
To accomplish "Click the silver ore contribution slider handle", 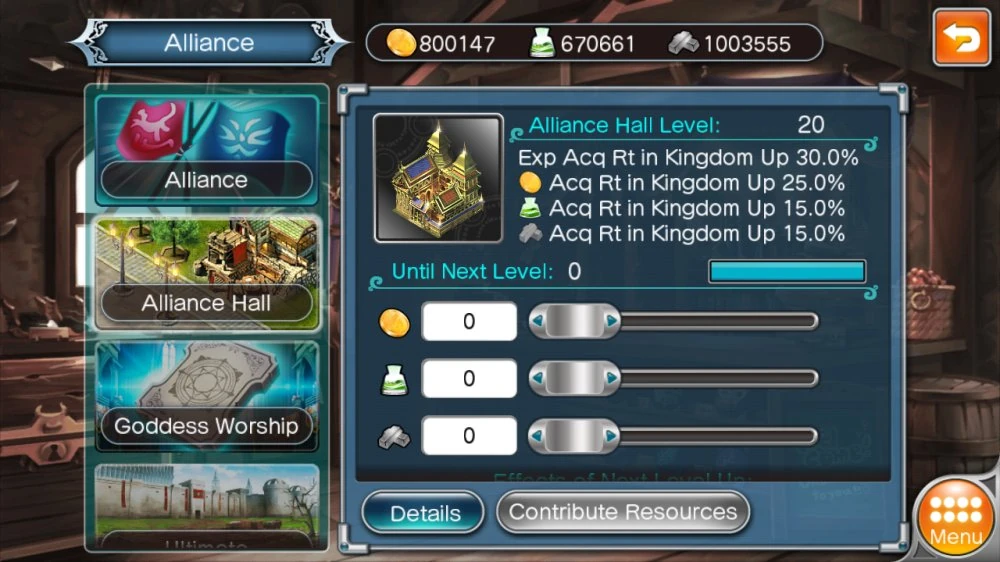I will (x=574, y=436).
